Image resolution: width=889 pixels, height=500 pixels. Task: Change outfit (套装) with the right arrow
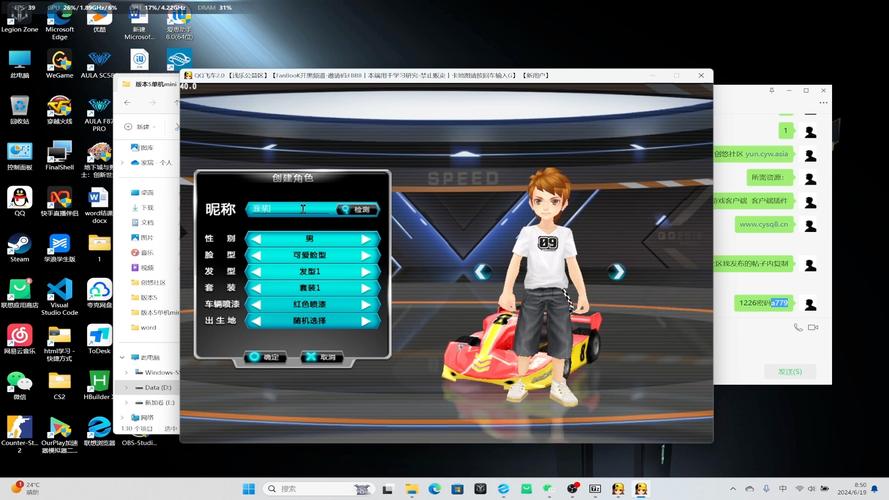point(367,287)
